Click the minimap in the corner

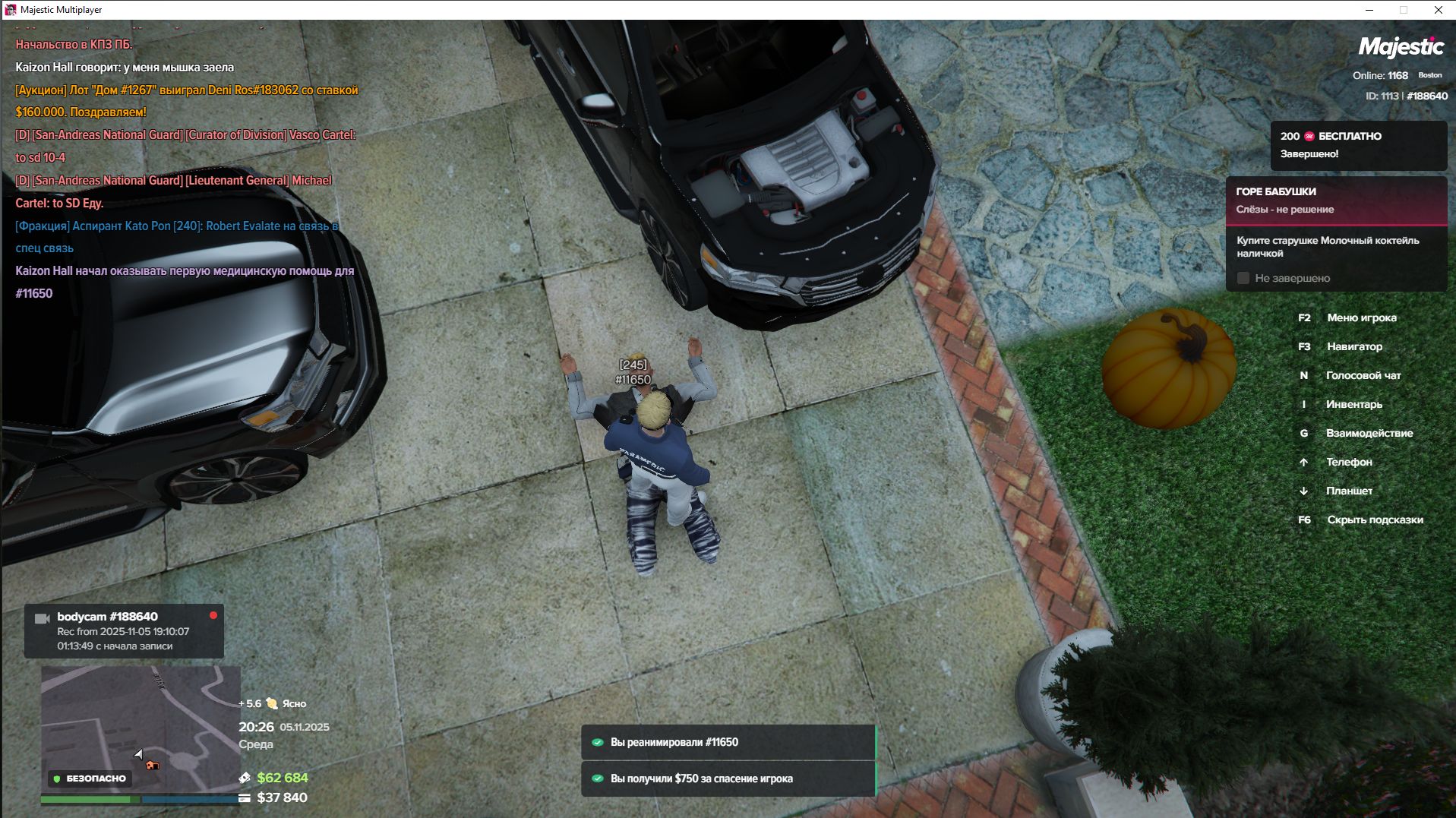[141, 729]
